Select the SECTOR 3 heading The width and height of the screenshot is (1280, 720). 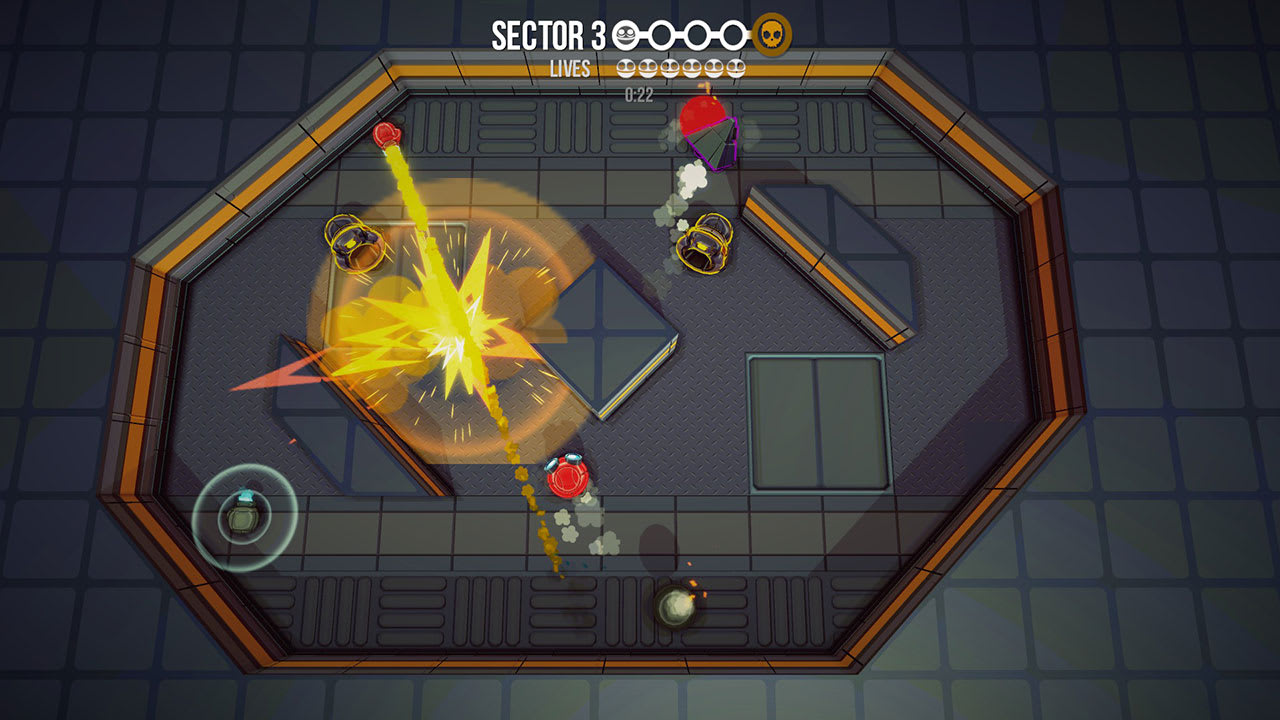coord(545,32)
